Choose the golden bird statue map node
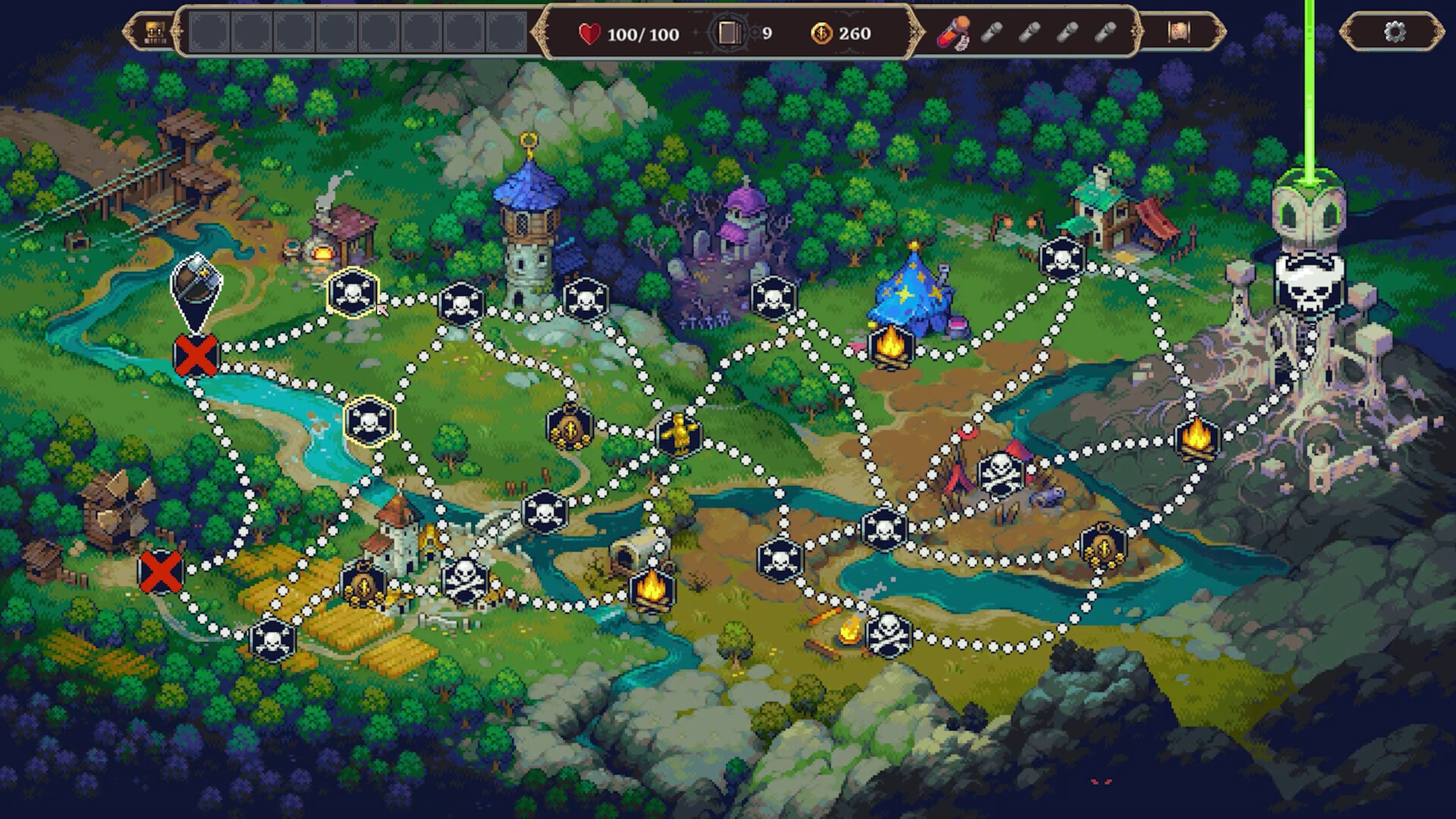This screenshot has width=1456, height=819. click(x=679, y=434)
